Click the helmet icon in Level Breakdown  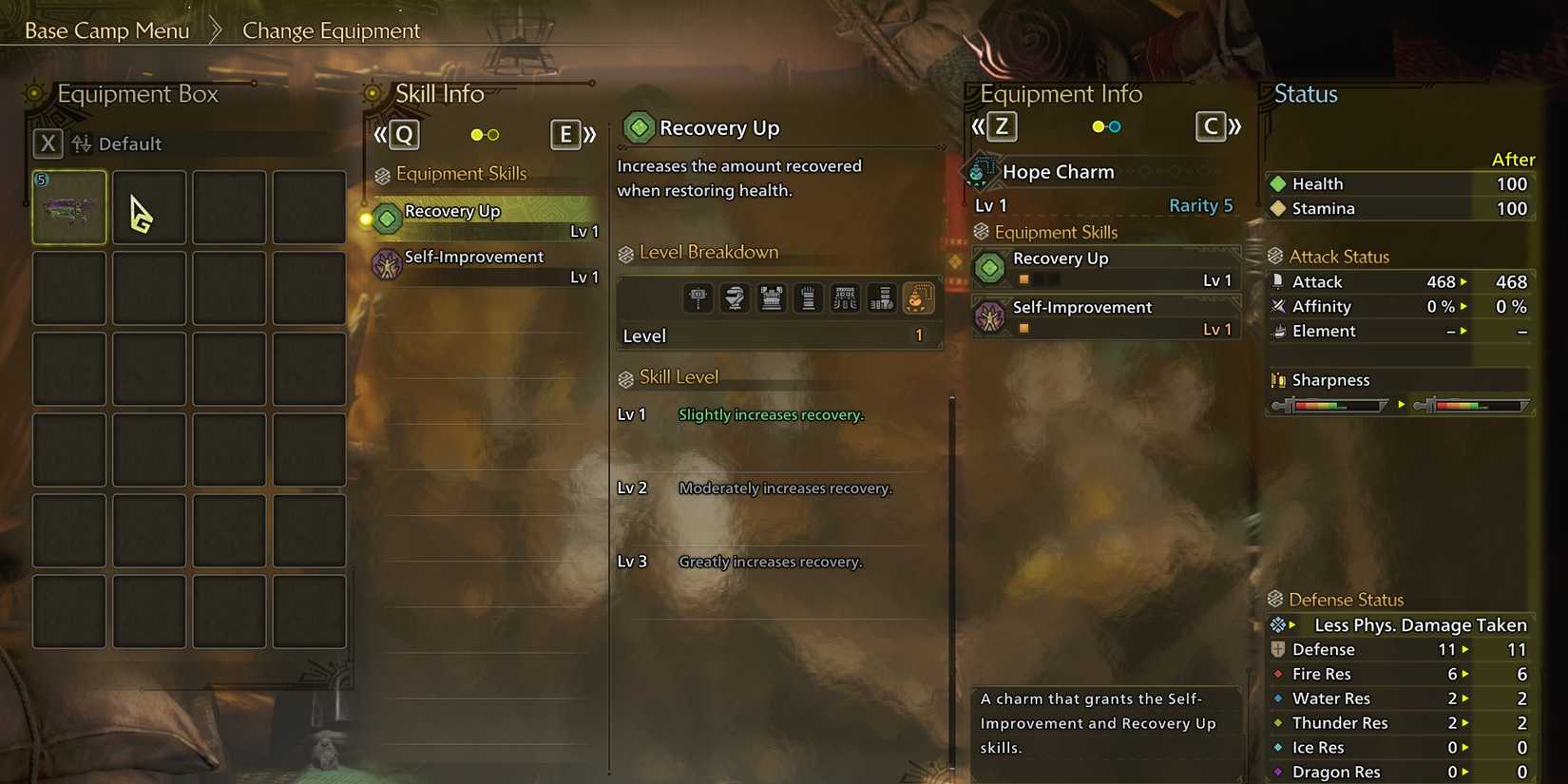point(735,297)
